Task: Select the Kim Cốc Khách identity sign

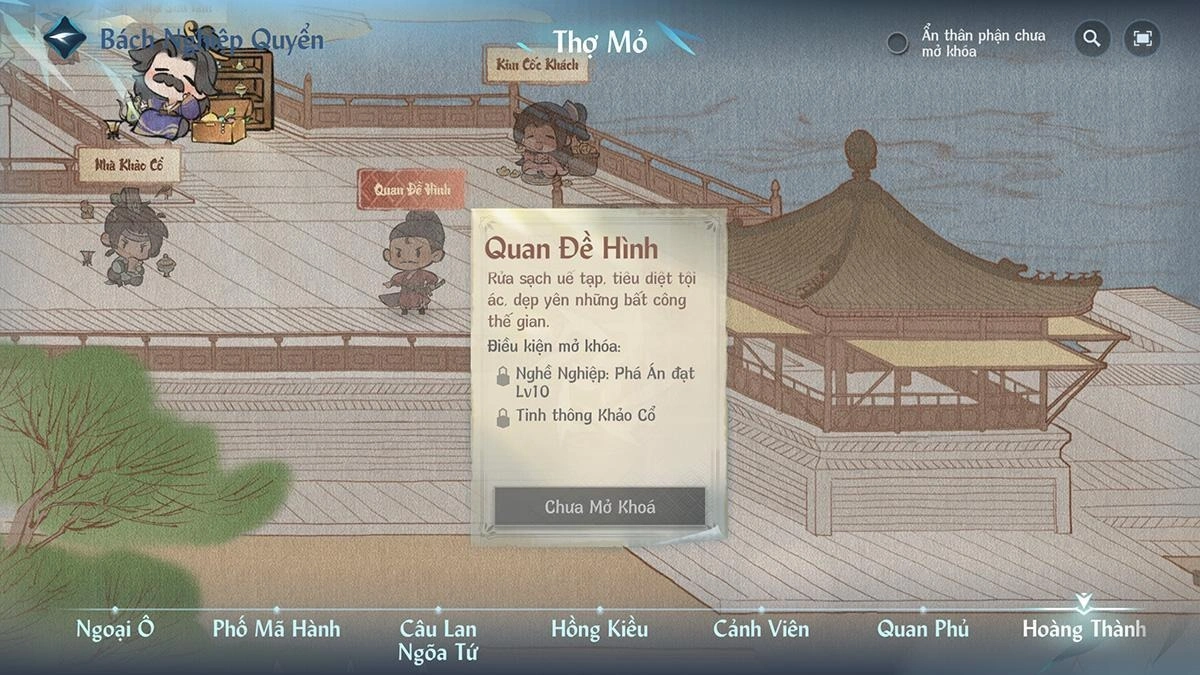Action: pyautogui.click(x=535, y=64)
